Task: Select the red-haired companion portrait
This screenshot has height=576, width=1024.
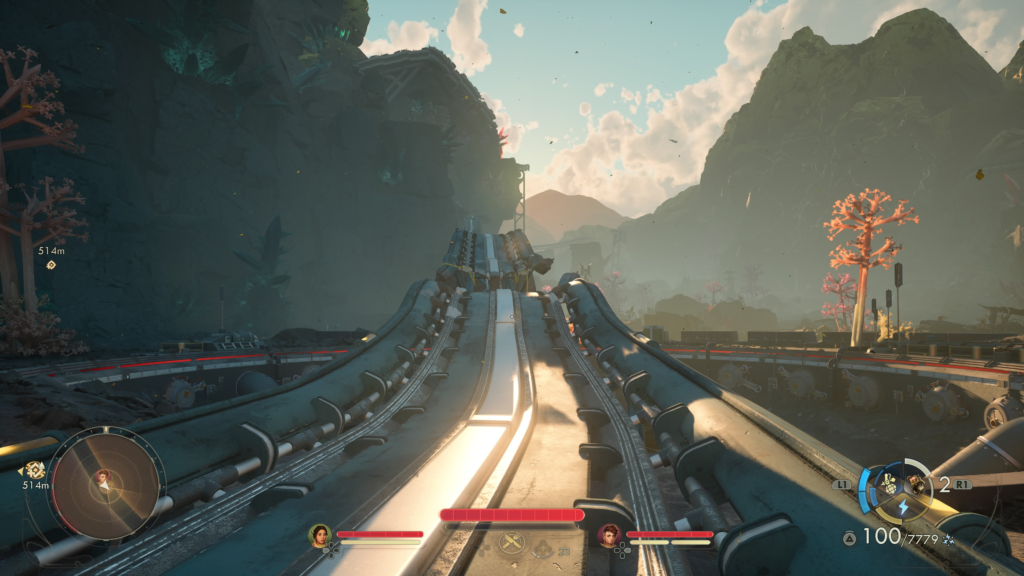Action: [x=609, y=535]
